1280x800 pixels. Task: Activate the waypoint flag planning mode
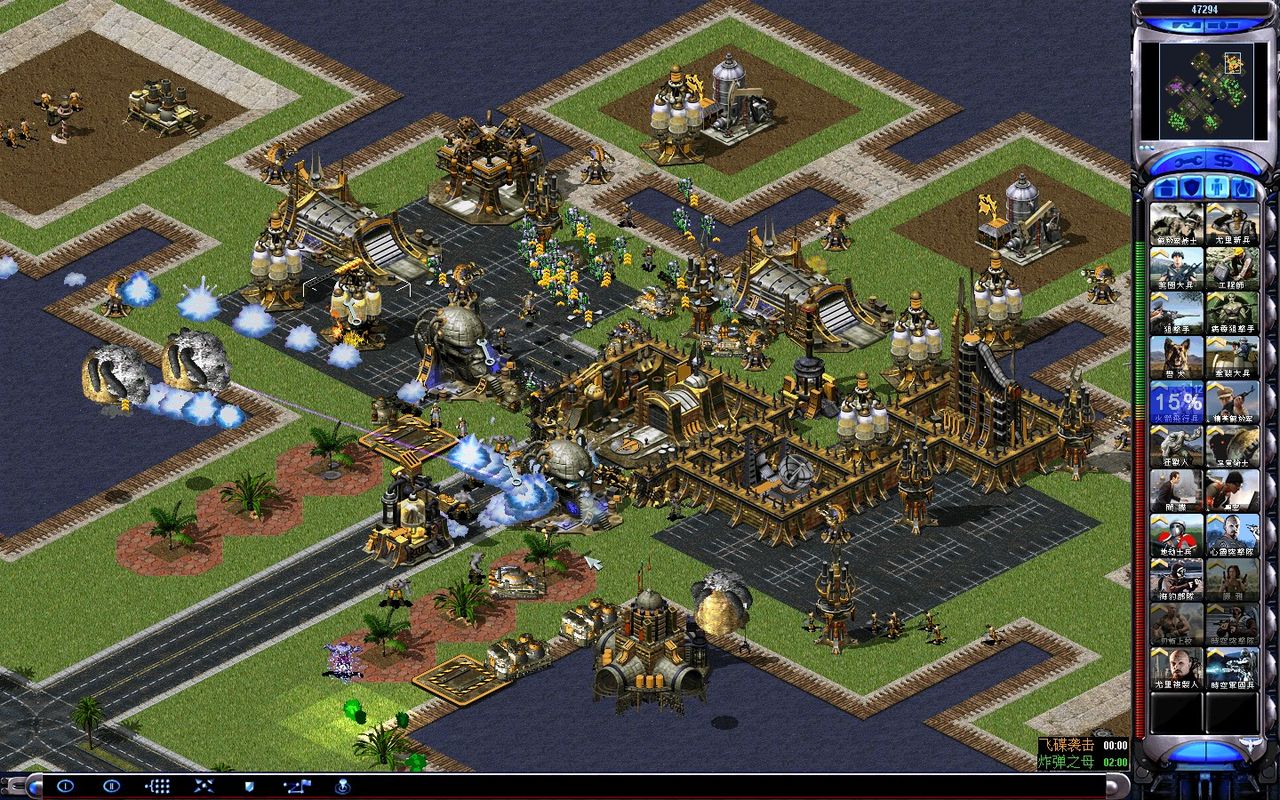pos(297,786)
